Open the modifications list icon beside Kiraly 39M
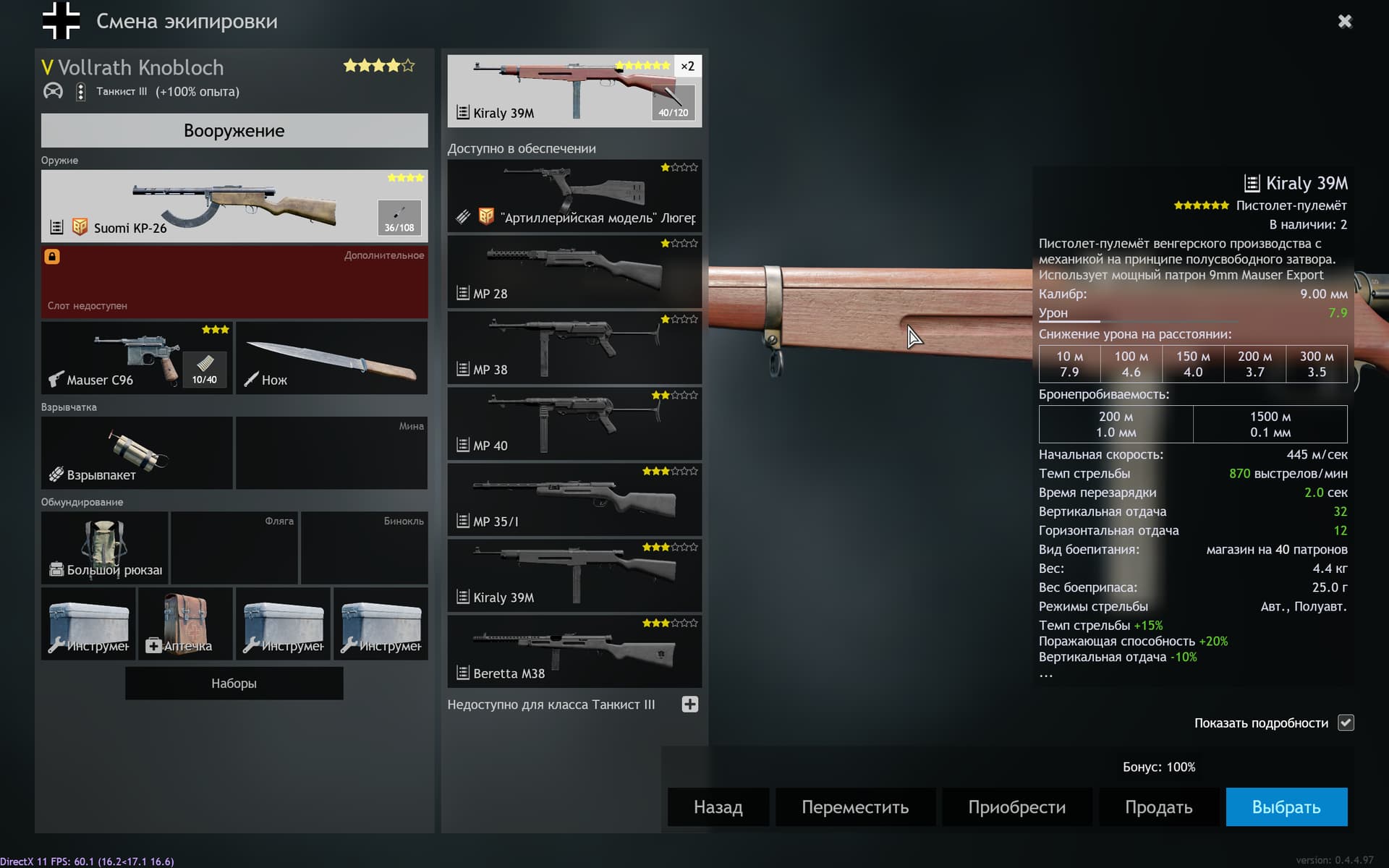Image resolution: width=1389 pixels, height=868 pixels. 462,113
